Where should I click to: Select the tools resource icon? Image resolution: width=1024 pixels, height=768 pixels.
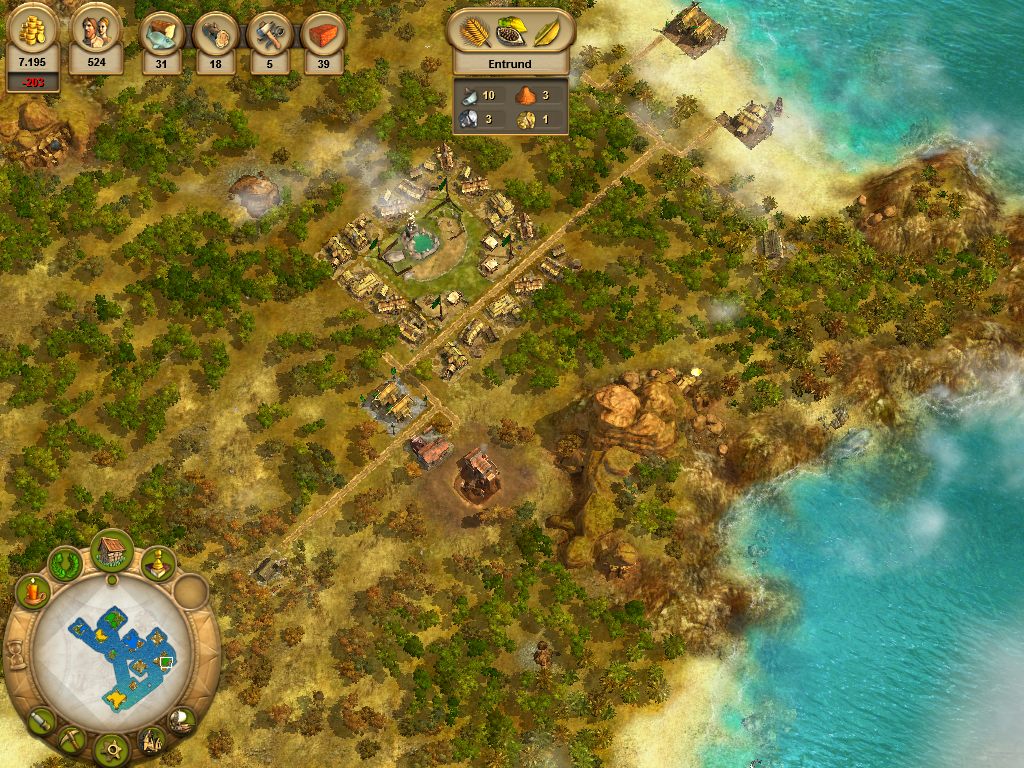point(269,33)
